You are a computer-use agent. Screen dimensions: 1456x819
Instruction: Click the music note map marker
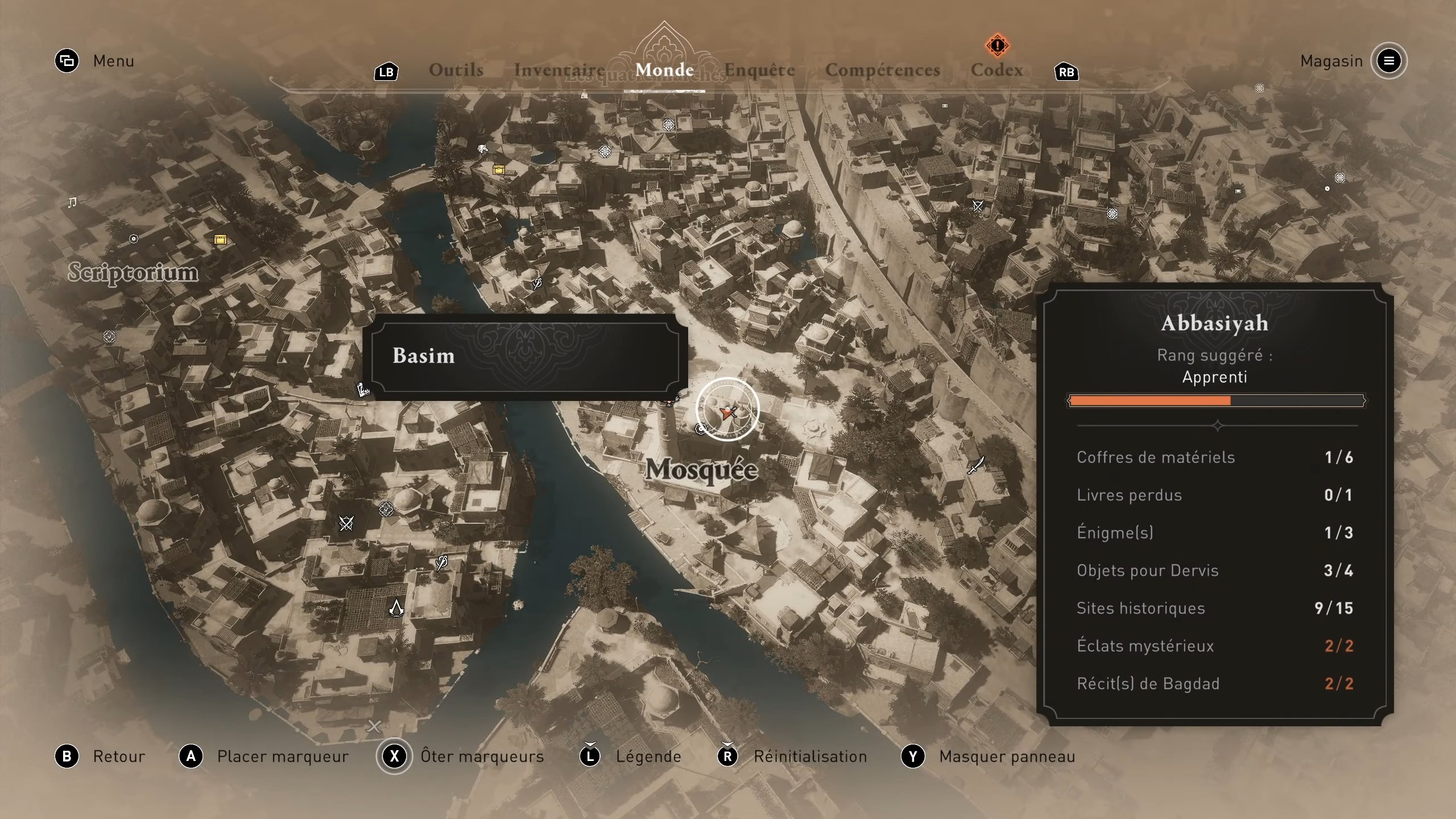[72, 202]
